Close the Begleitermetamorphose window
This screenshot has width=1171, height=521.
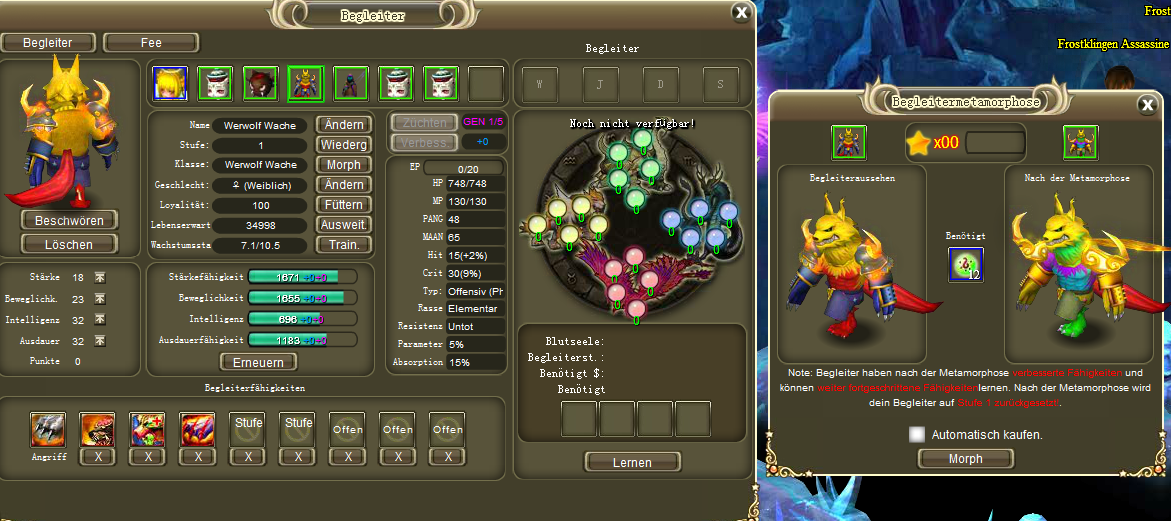coord(1147,105)
